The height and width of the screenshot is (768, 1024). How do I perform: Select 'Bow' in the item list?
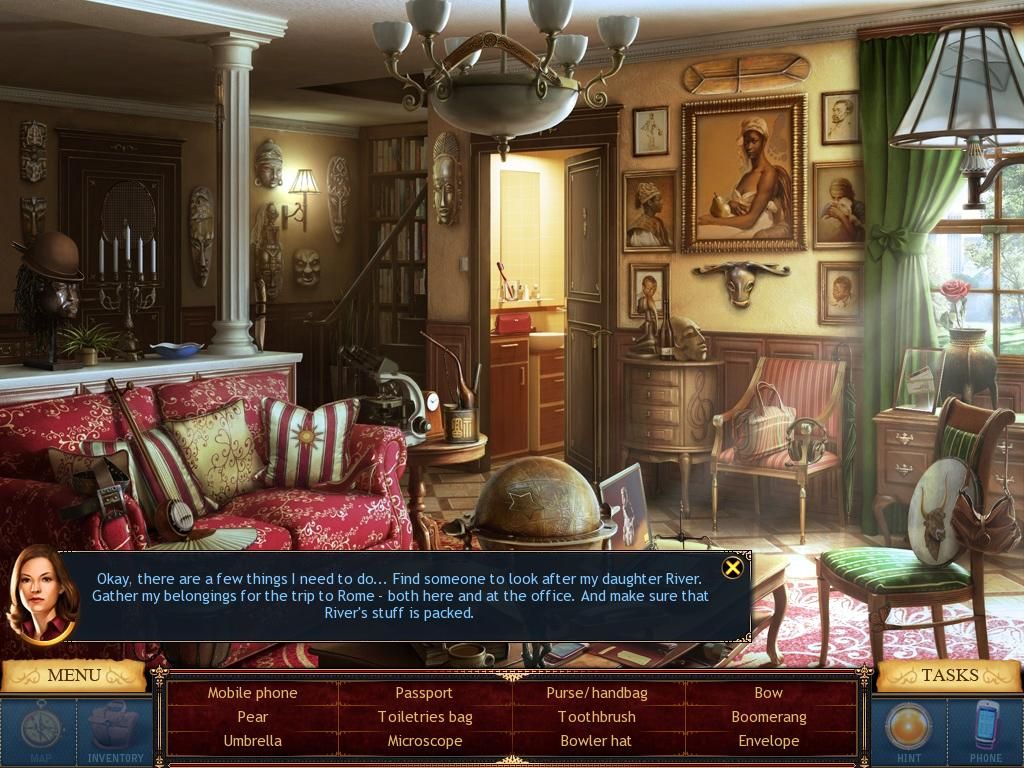pyautogui.click(x=768, y=692)
